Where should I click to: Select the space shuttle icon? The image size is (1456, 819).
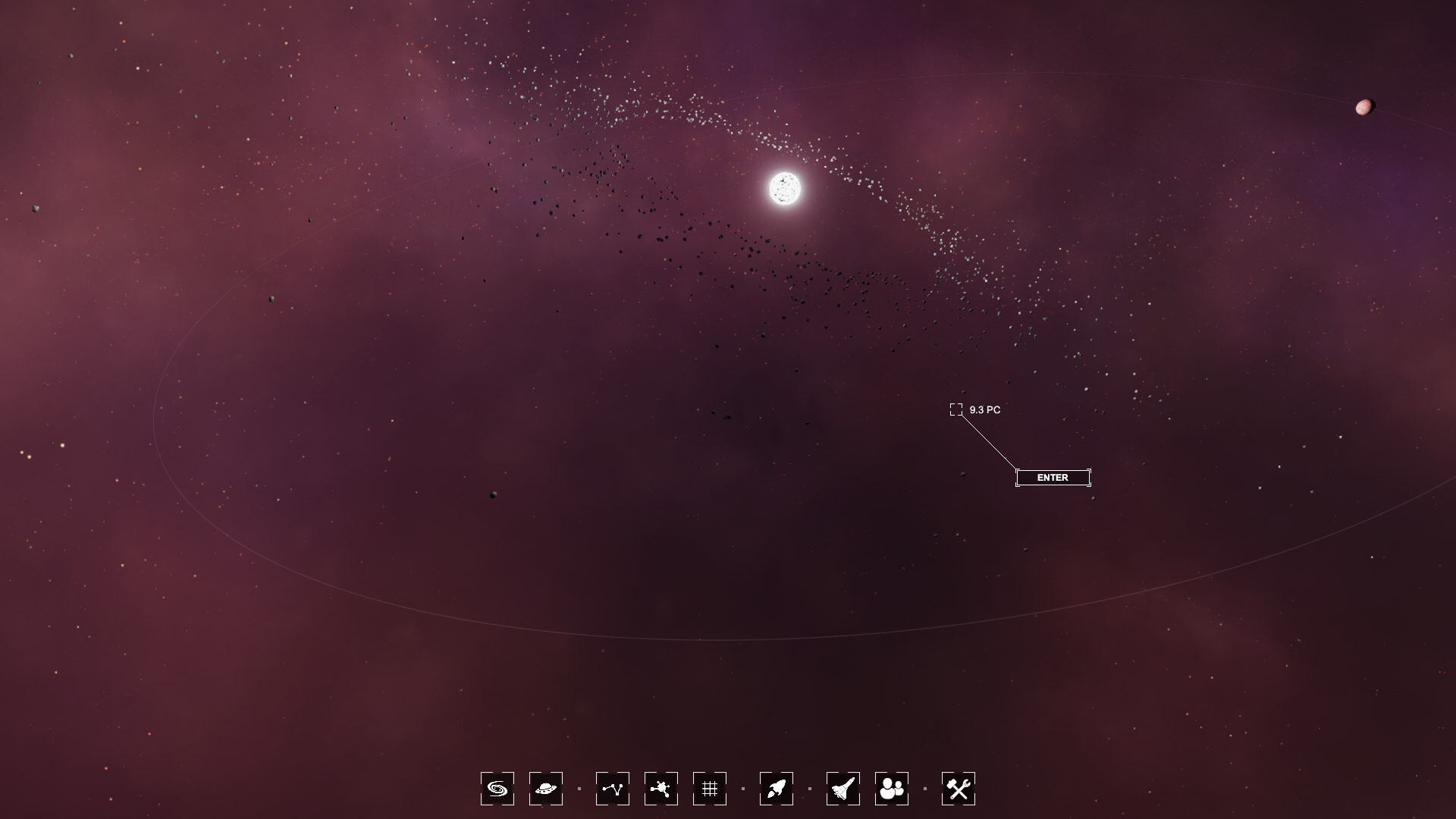click(842, 789)
